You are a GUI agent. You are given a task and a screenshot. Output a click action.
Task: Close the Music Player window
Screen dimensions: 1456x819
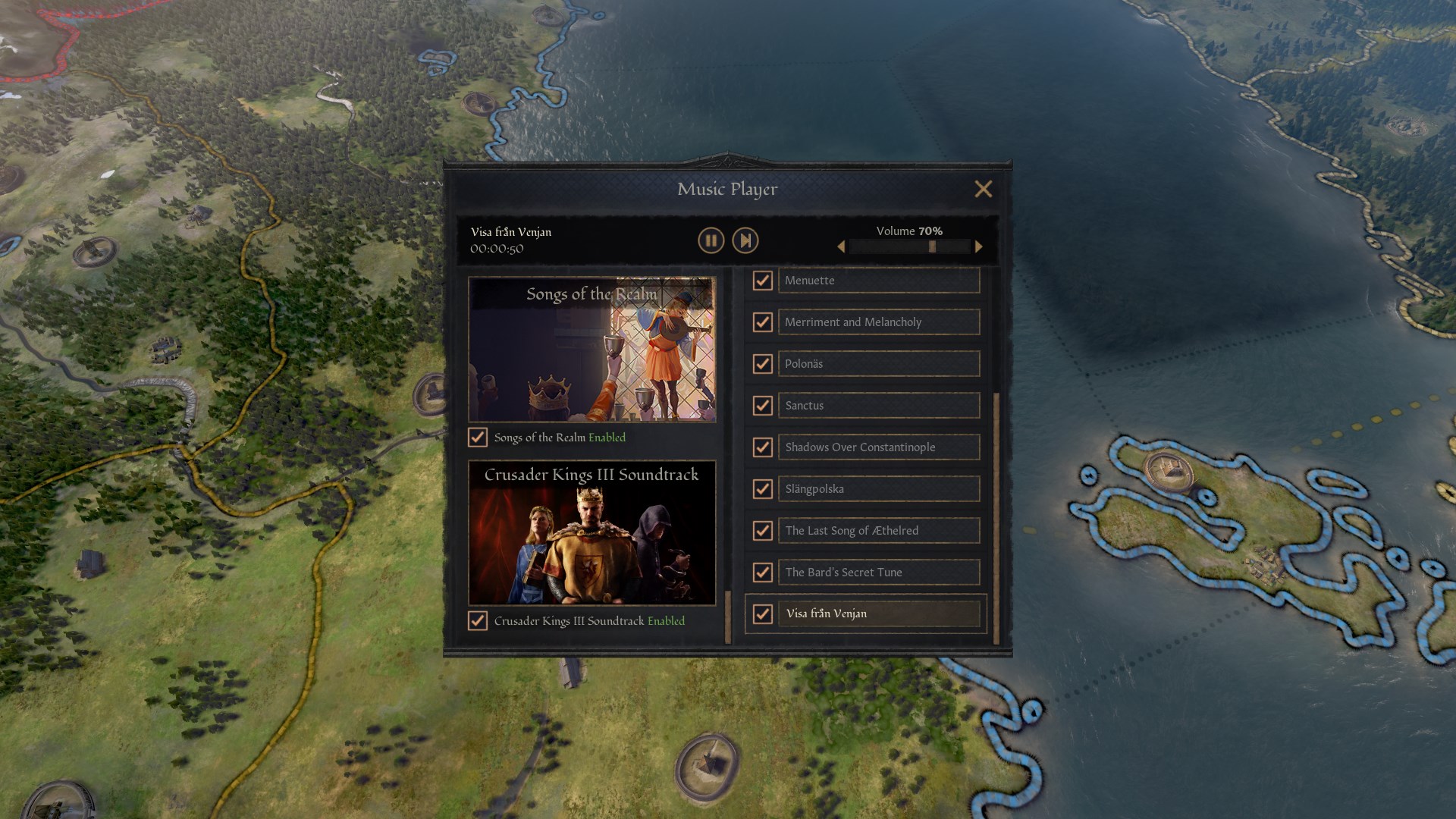pyautogui.click(x=983, y=189)
